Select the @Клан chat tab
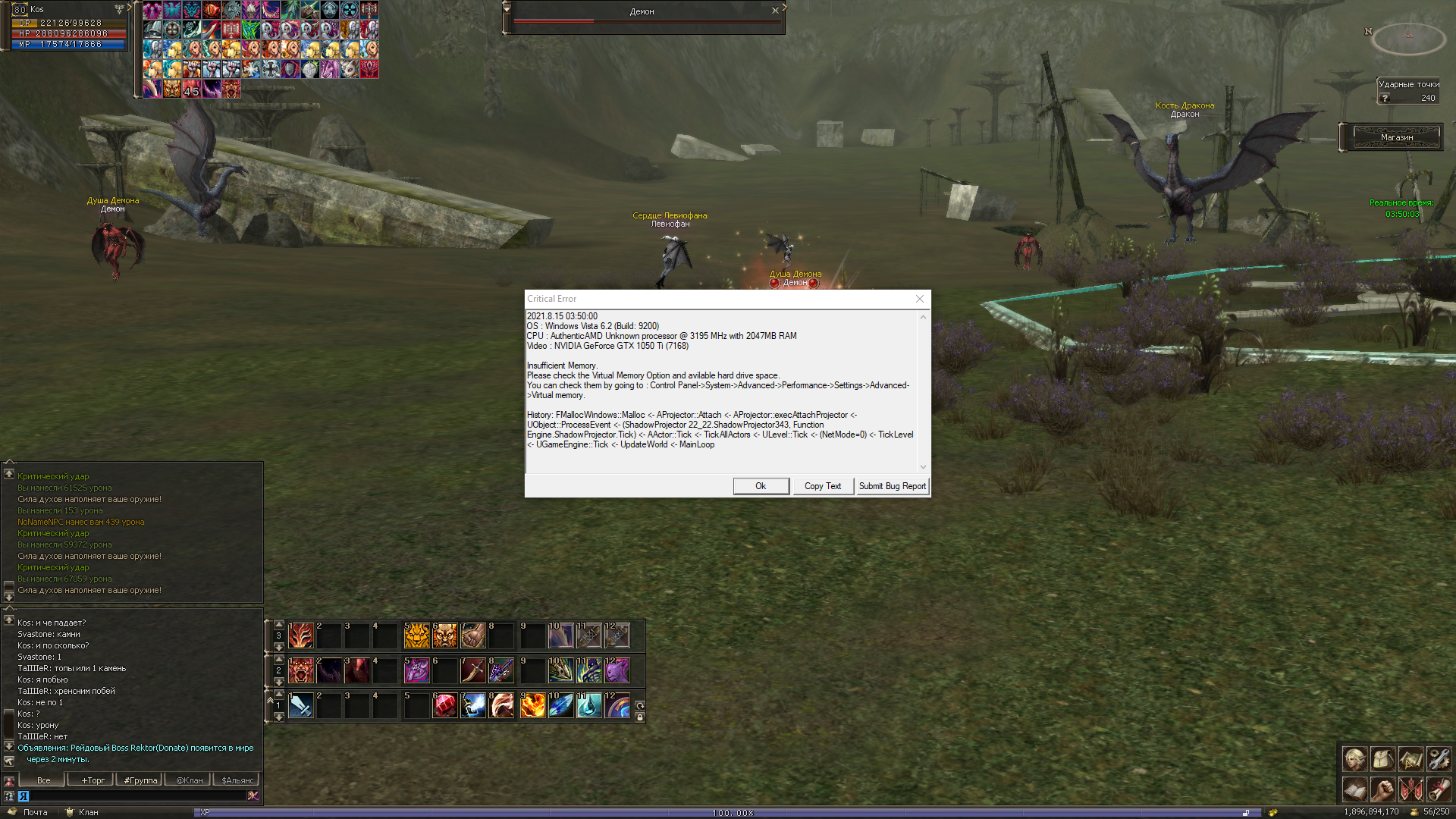The image size is (1456, 819). coord(189,780)
